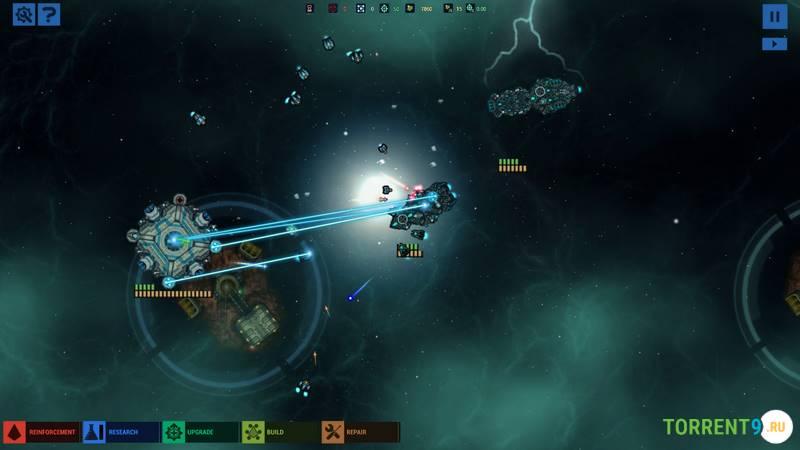Open the Build menu
The width and height of the screenshot is (800, 450).
coord(280,432)
